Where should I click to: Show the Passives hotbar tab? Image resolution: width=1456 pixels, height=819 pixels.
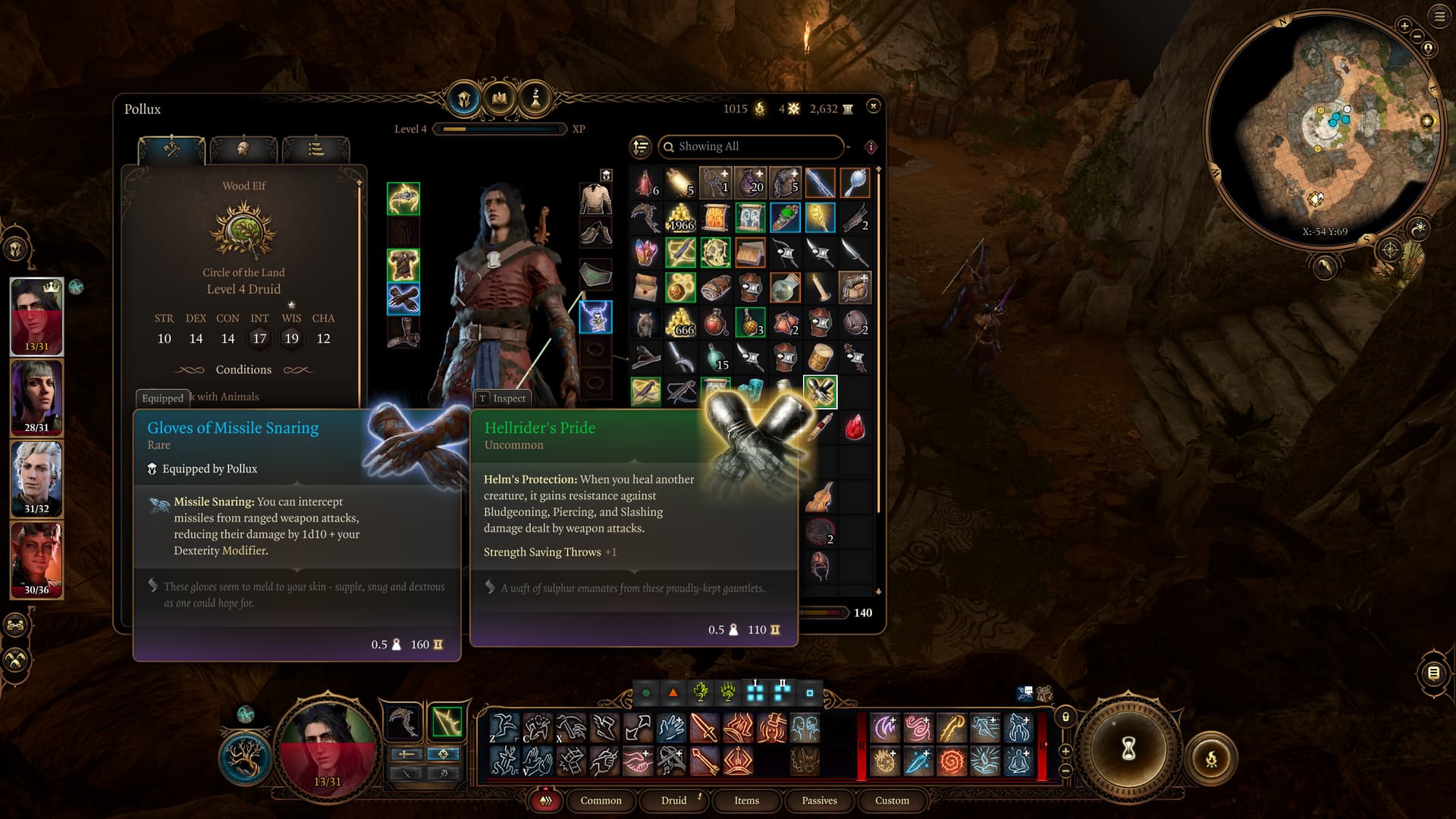tap(819, 800)
